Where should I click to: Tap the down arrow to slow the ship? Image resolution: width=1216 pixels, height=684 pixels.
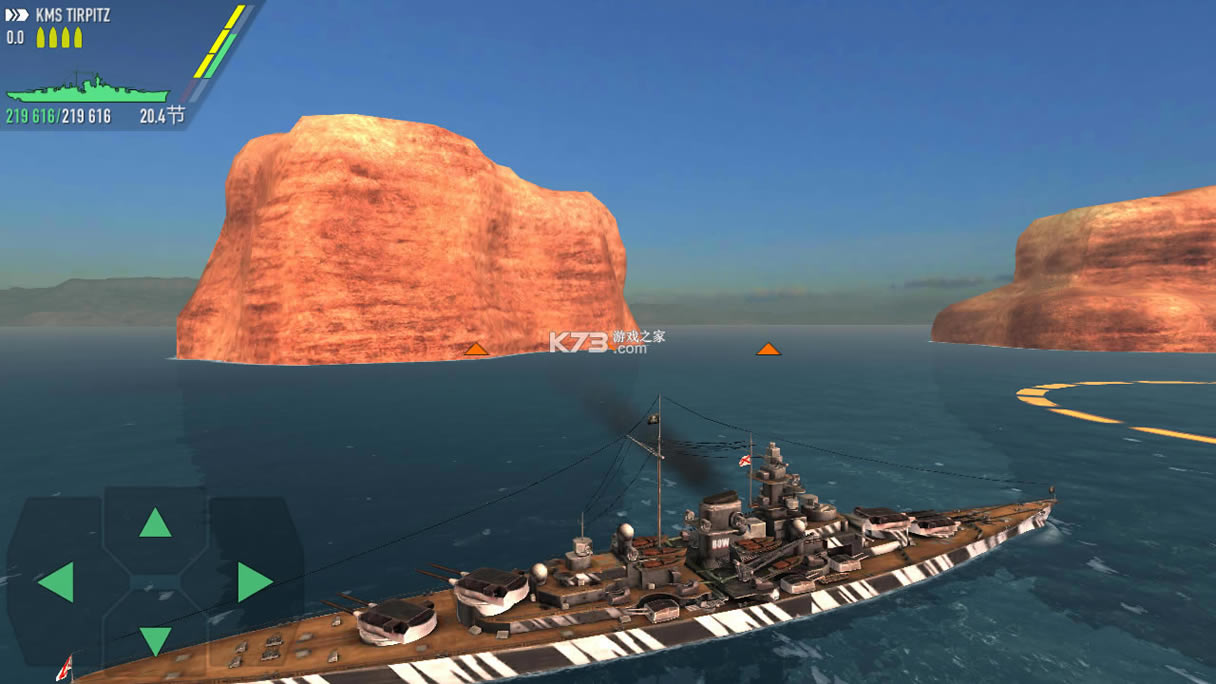pos(155,639)
